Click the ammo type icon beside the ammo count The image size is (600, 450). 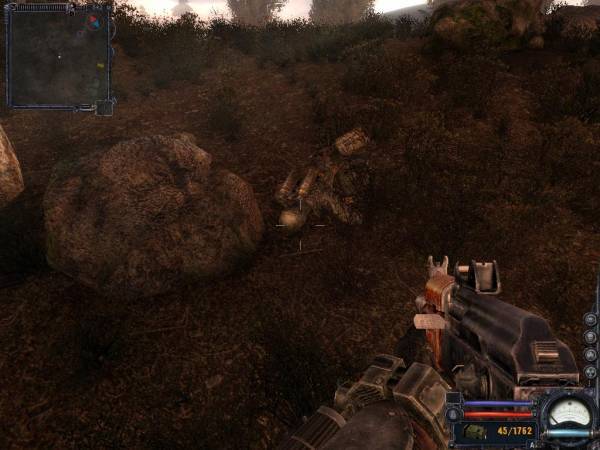[475, 431]
